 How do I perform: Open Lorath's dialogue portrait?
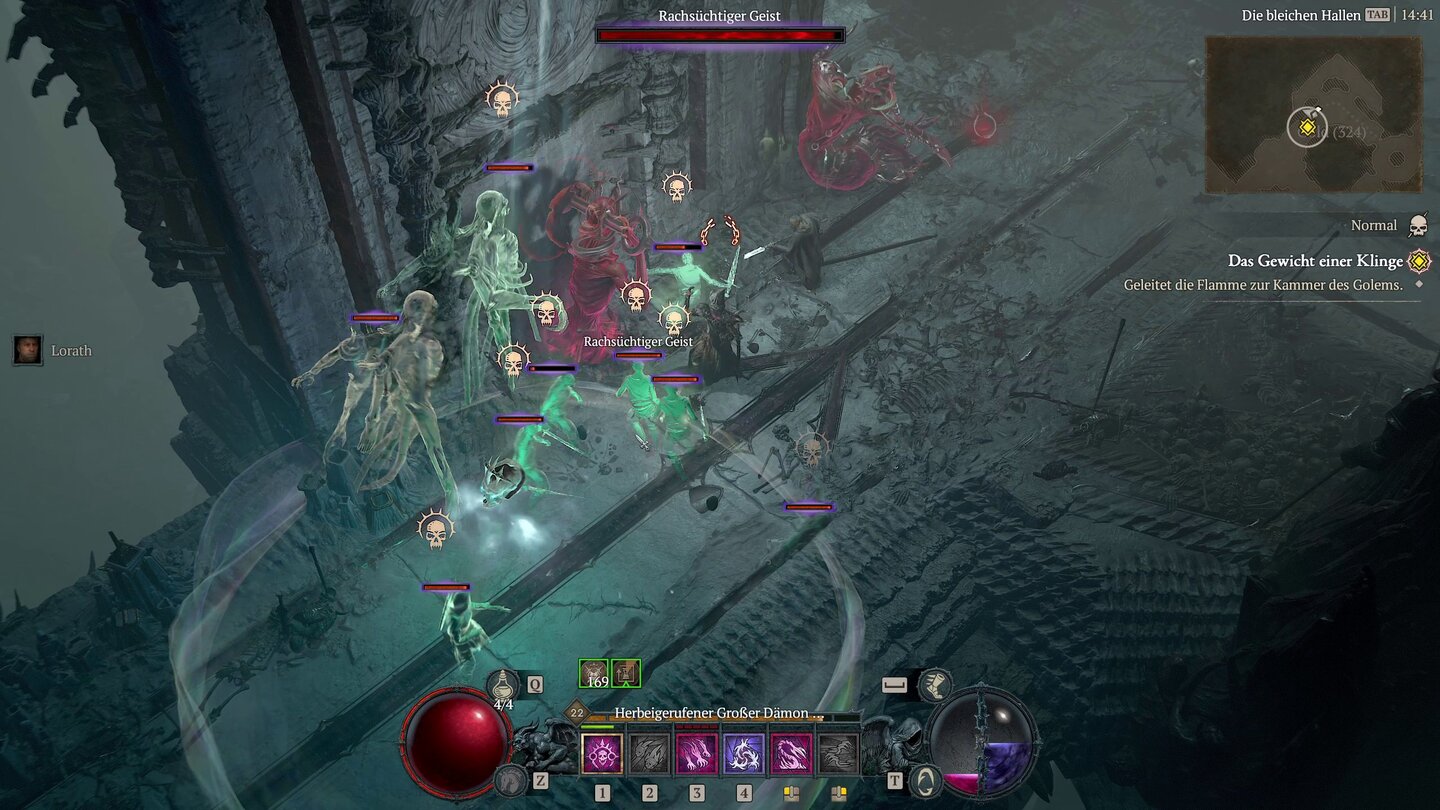point(25,350)
